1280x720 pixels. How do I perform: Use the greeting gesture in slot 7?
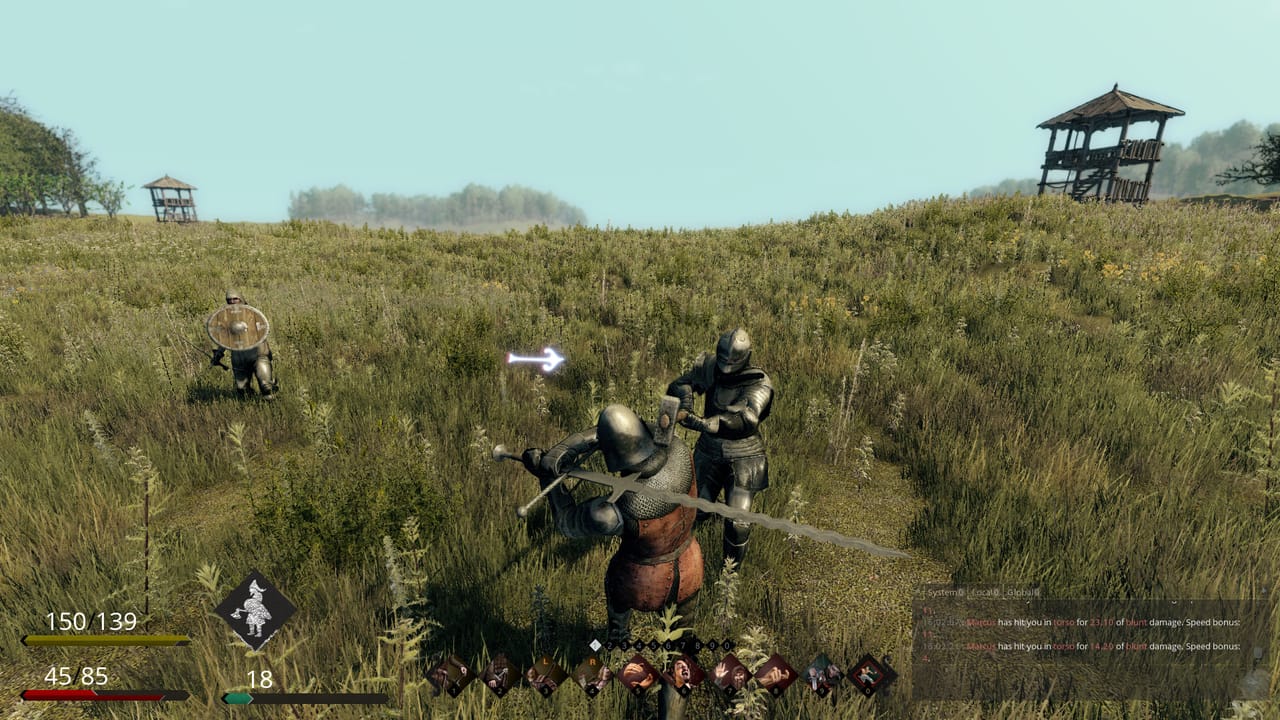click(729, 672)
